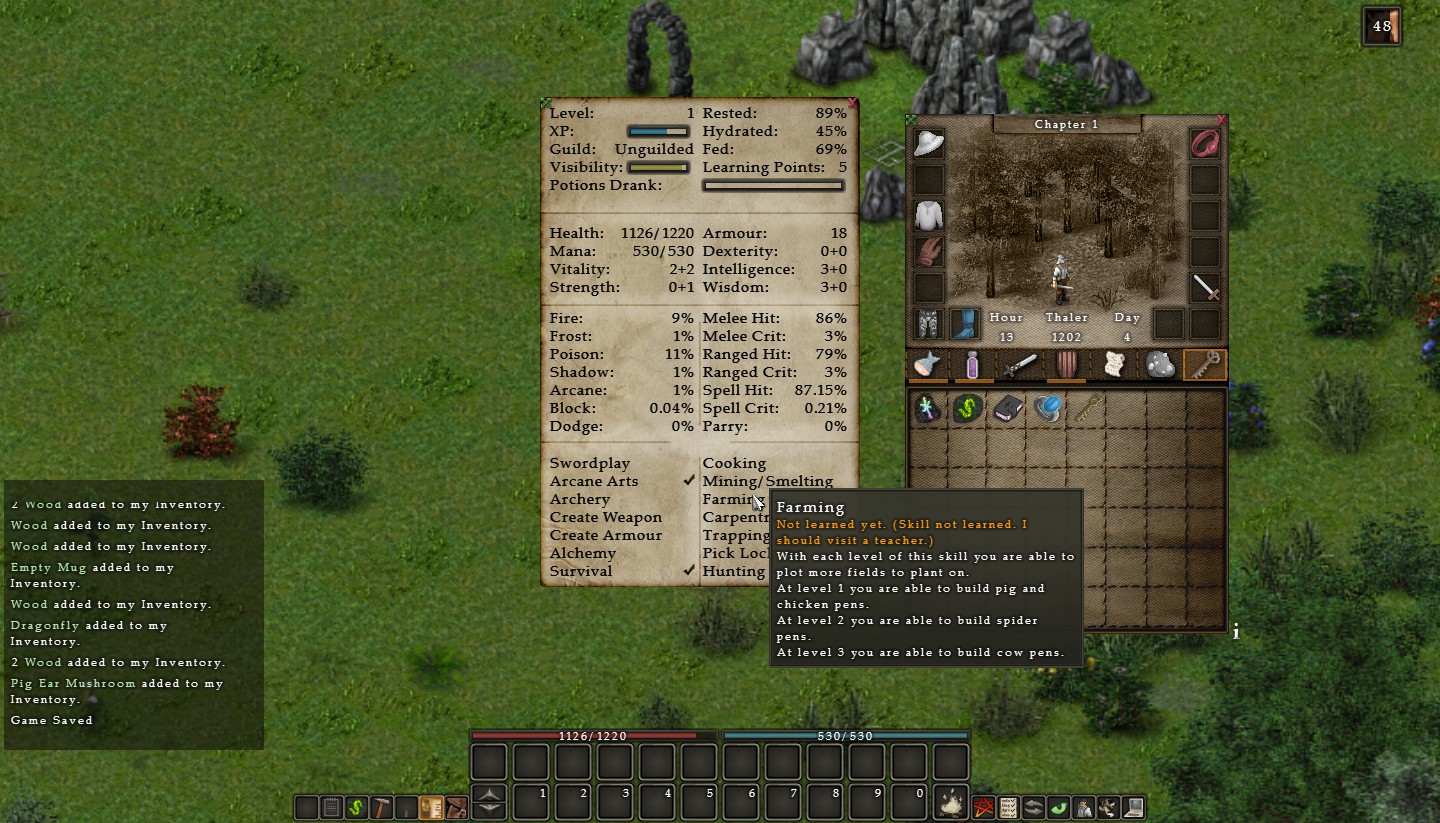Screen dimensions: 1440x823
Task: Click the blue mana bar showing 530/530
Action: [x=845, y=735]
